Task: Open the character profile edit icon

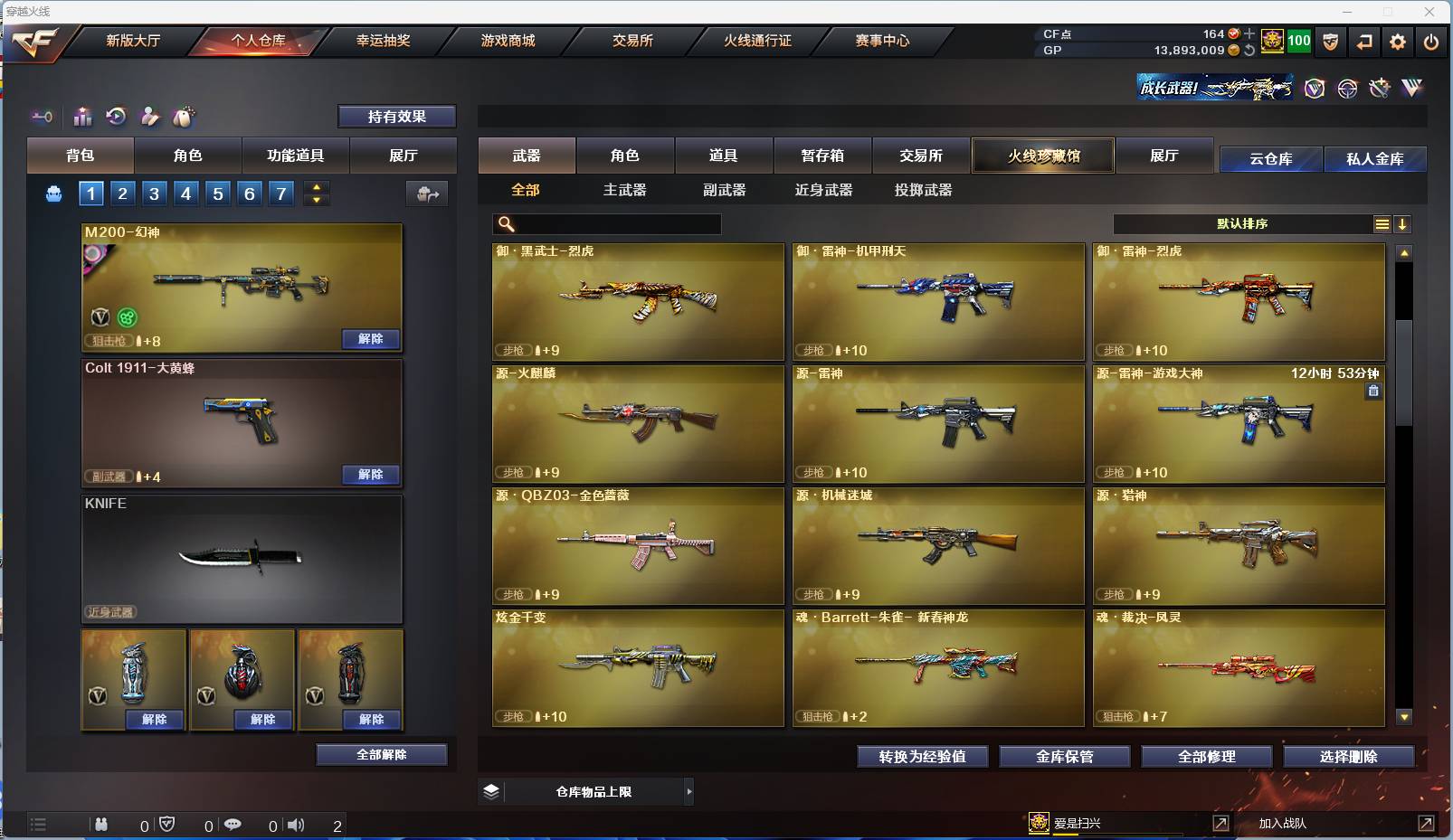Action: [150, 117]
